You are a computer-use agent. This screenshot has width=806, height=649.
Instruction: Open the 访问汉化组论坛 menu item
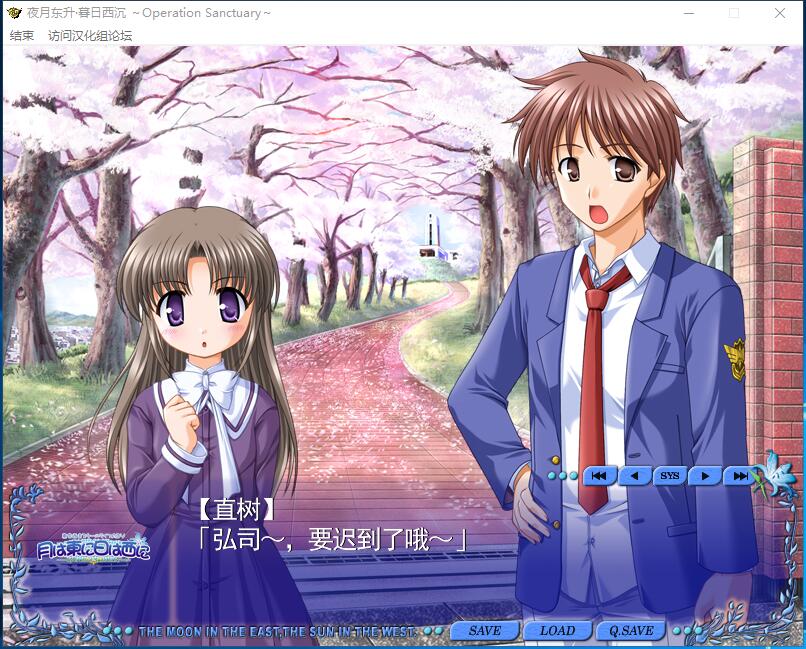(x=90, y=35)
